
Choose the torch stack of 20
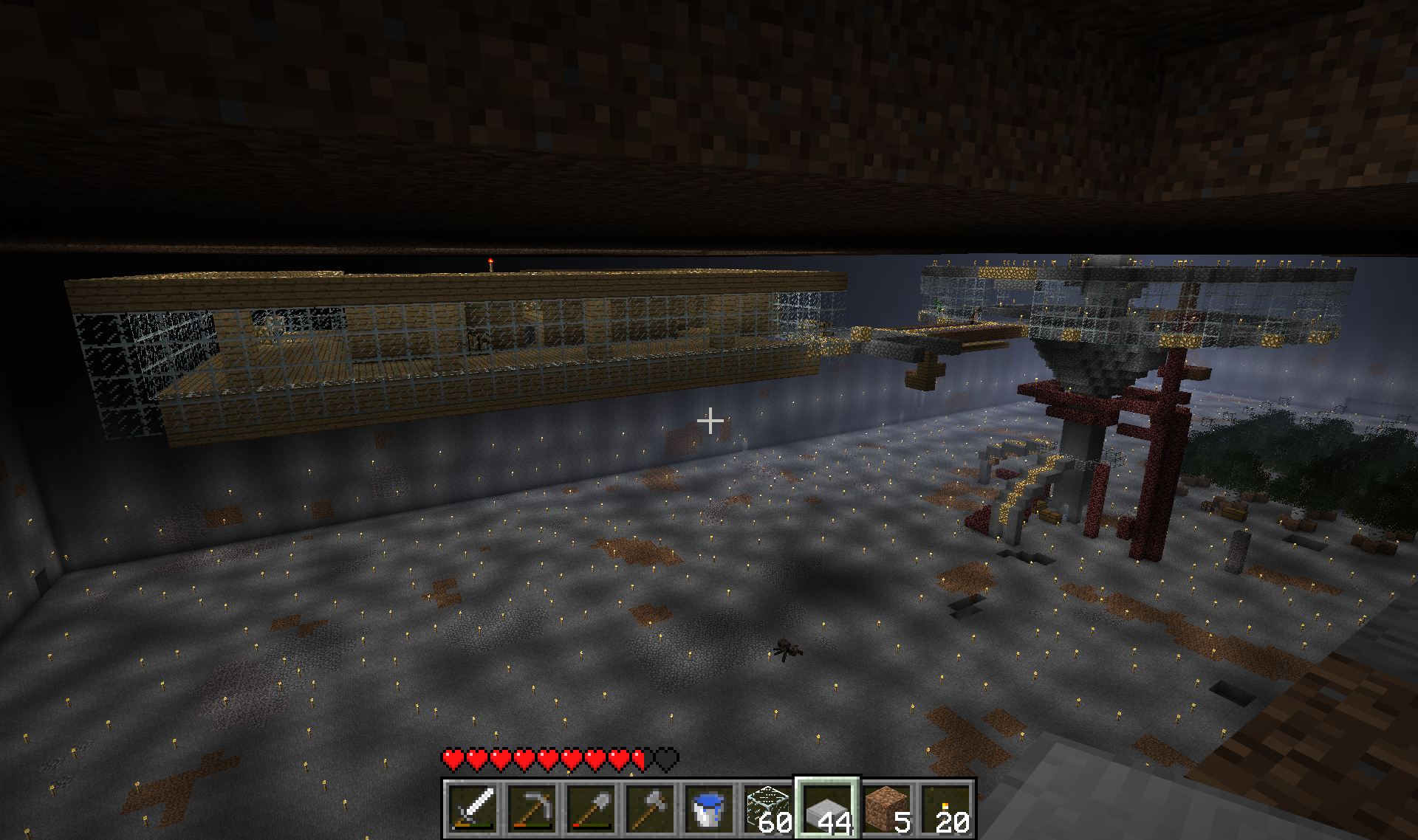click(x=945, y=808)
